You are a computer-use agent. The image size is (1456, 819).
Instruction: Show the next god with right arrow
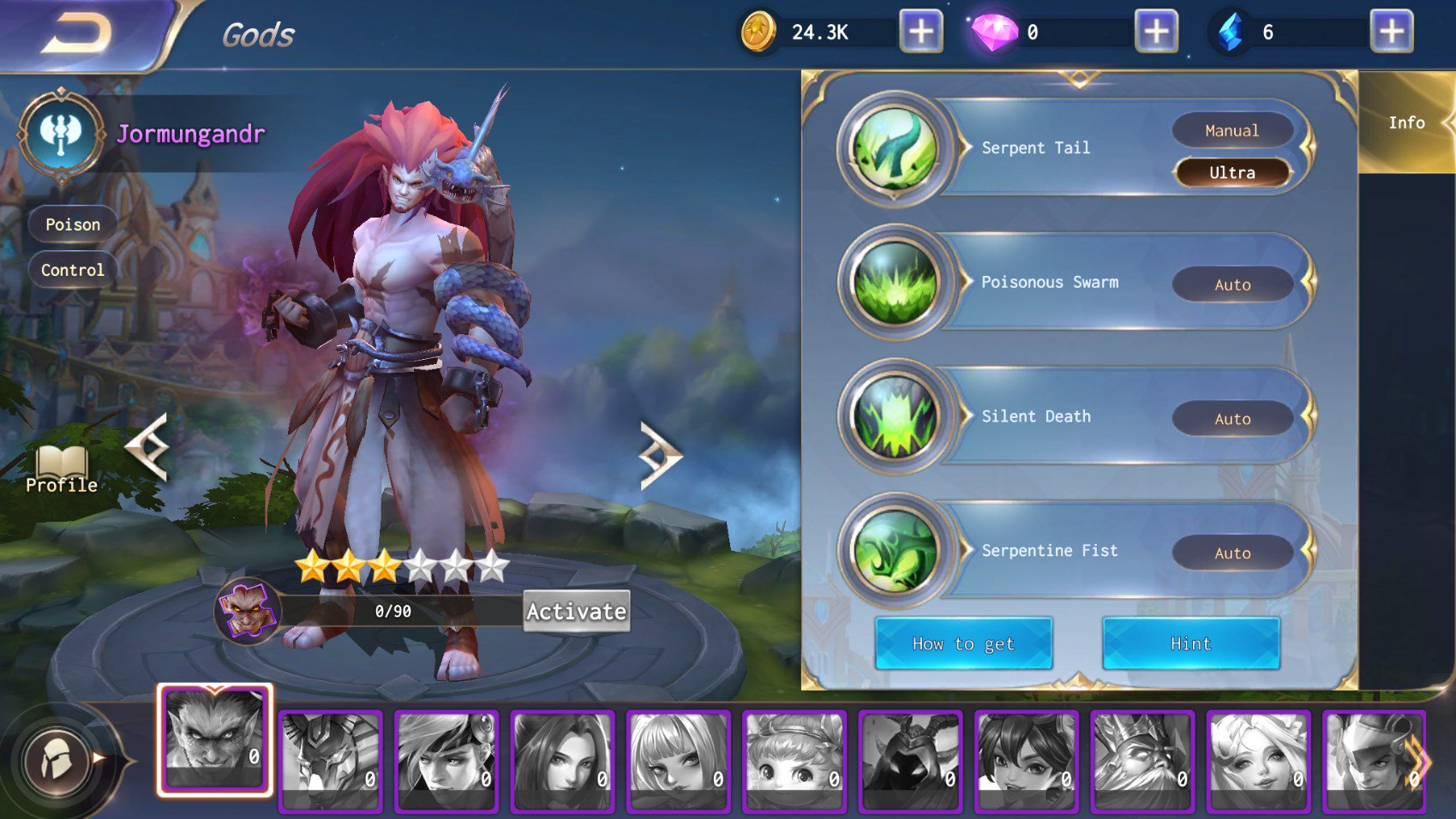(659, 455)
